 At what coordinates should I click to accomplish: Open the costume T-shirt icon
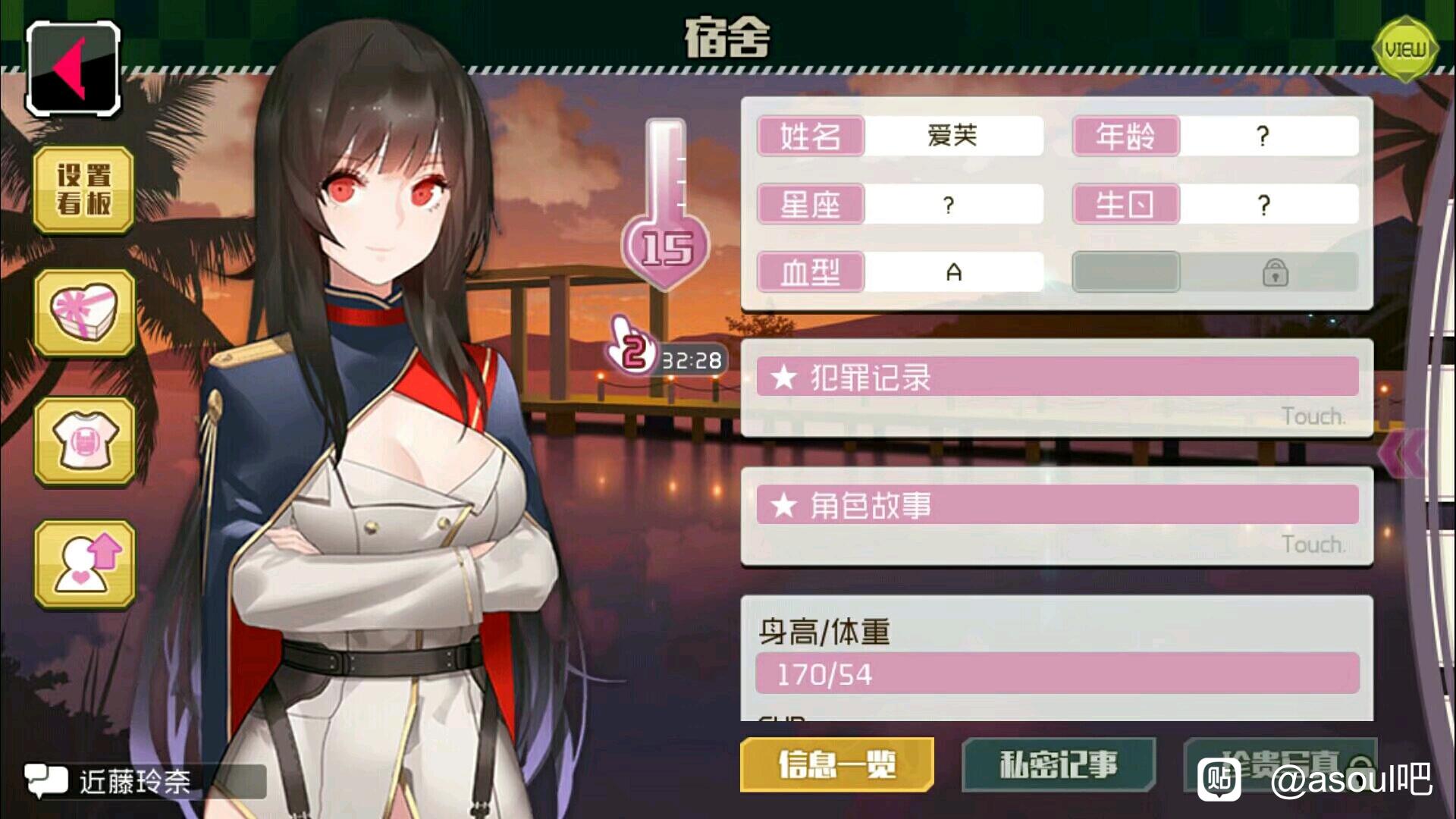point(84,441)
